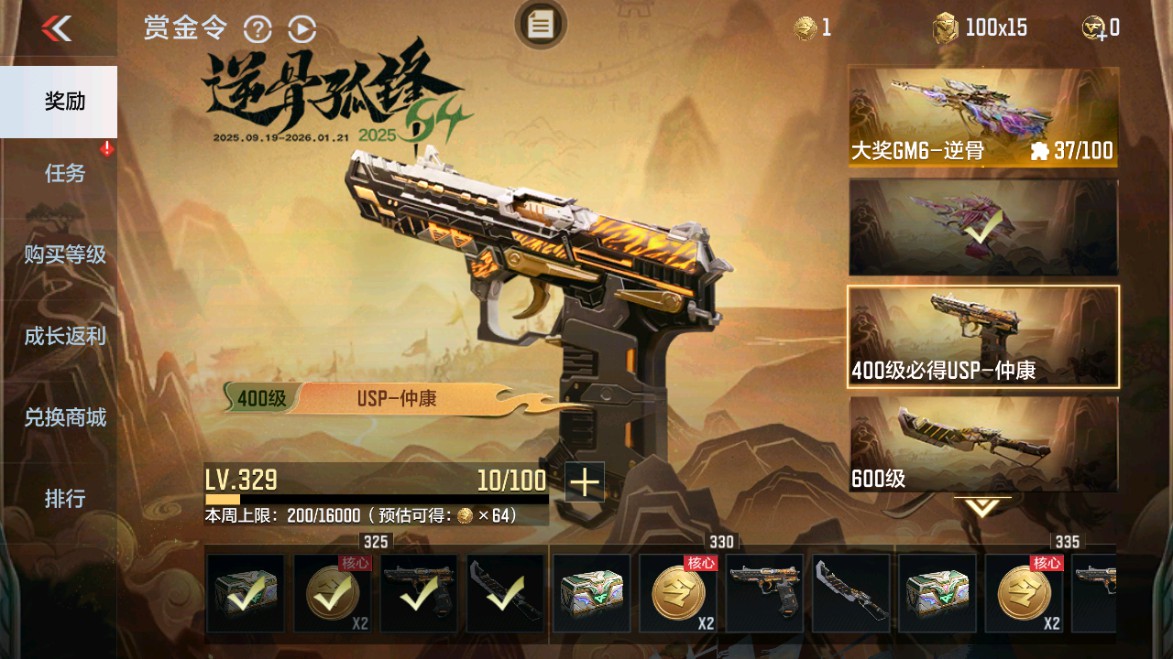Show the 排行 ranking tab
The width and height of the screenshot is (1173, 659).
(64, 498)
